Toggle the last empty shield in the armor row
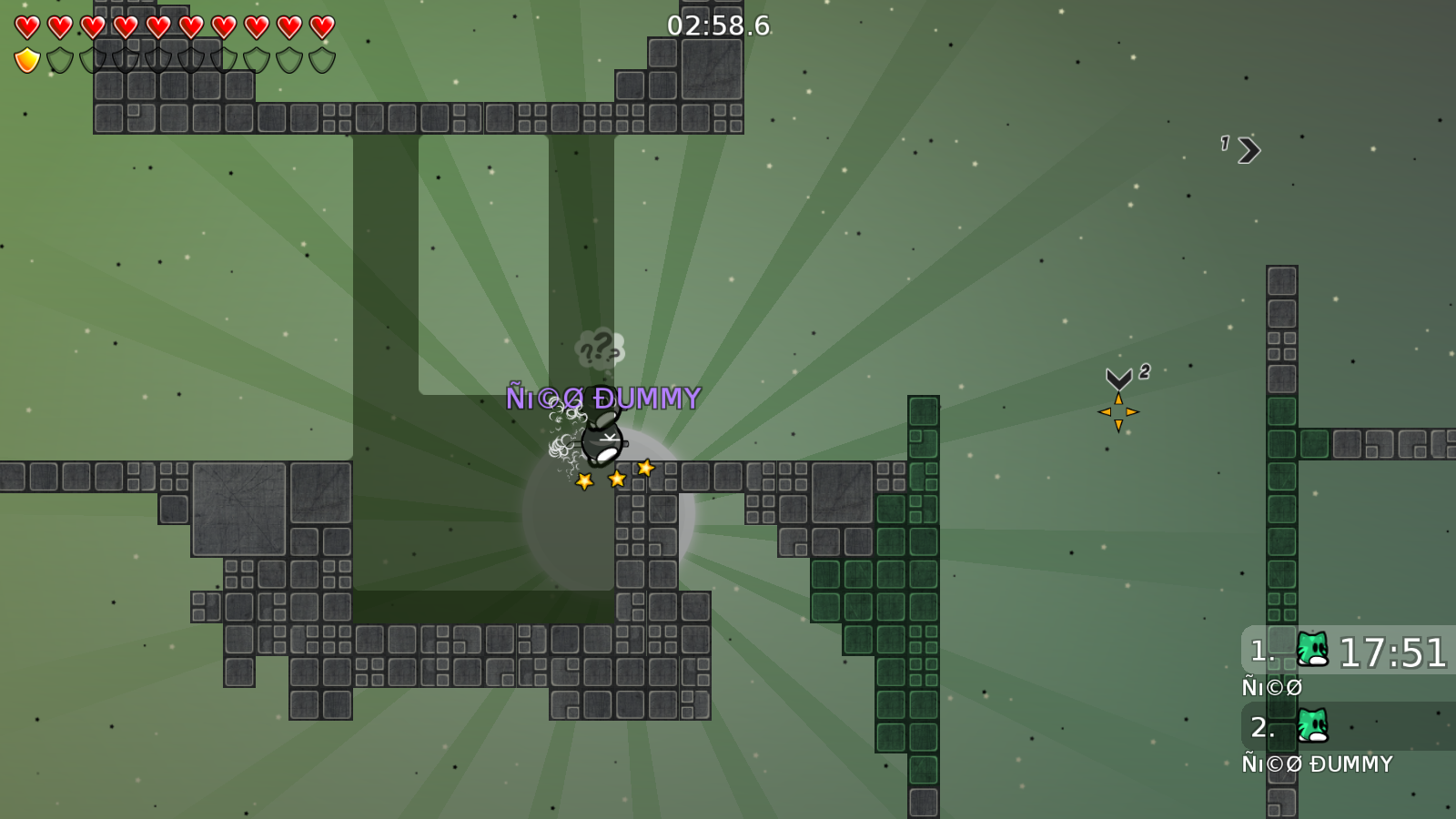Image resolution: width=1456 pixels, height=819 pixels. pyautogui.click(x=324, y=59)
